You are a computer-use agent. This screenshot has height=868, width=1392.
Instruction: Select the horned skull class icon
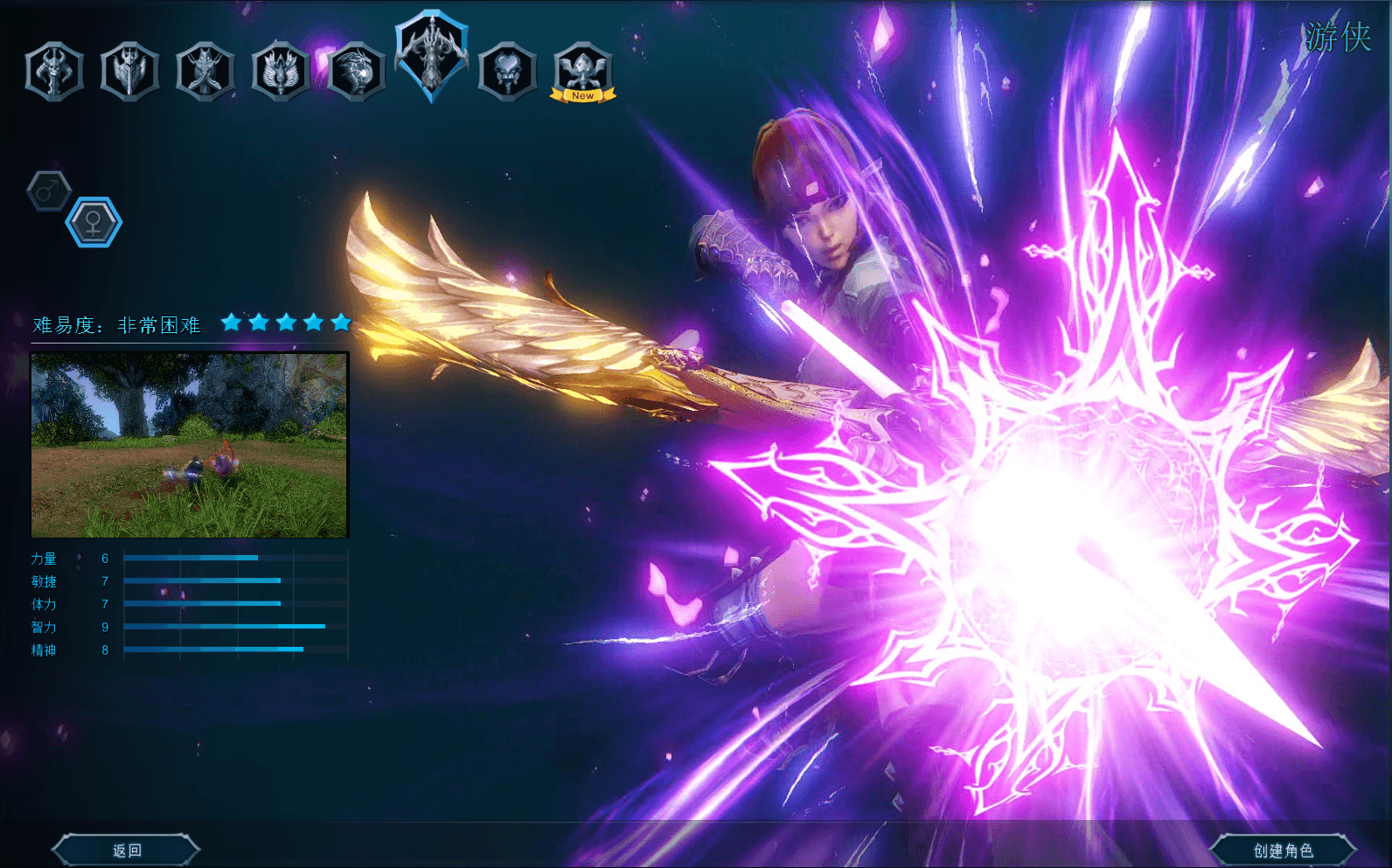(54, 72)
